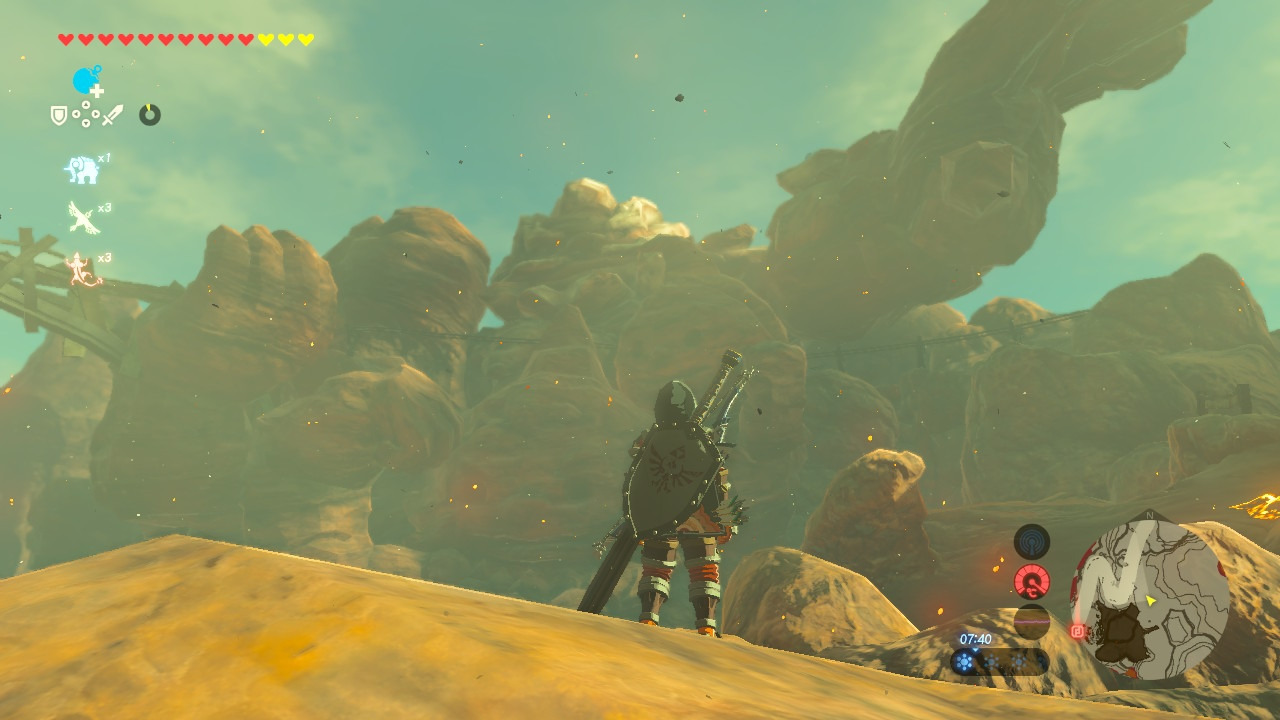This screenshot has height=720, width=1280.
Task: Select the red shrine marker on the minimap edge
Action: pos(1078,631)
